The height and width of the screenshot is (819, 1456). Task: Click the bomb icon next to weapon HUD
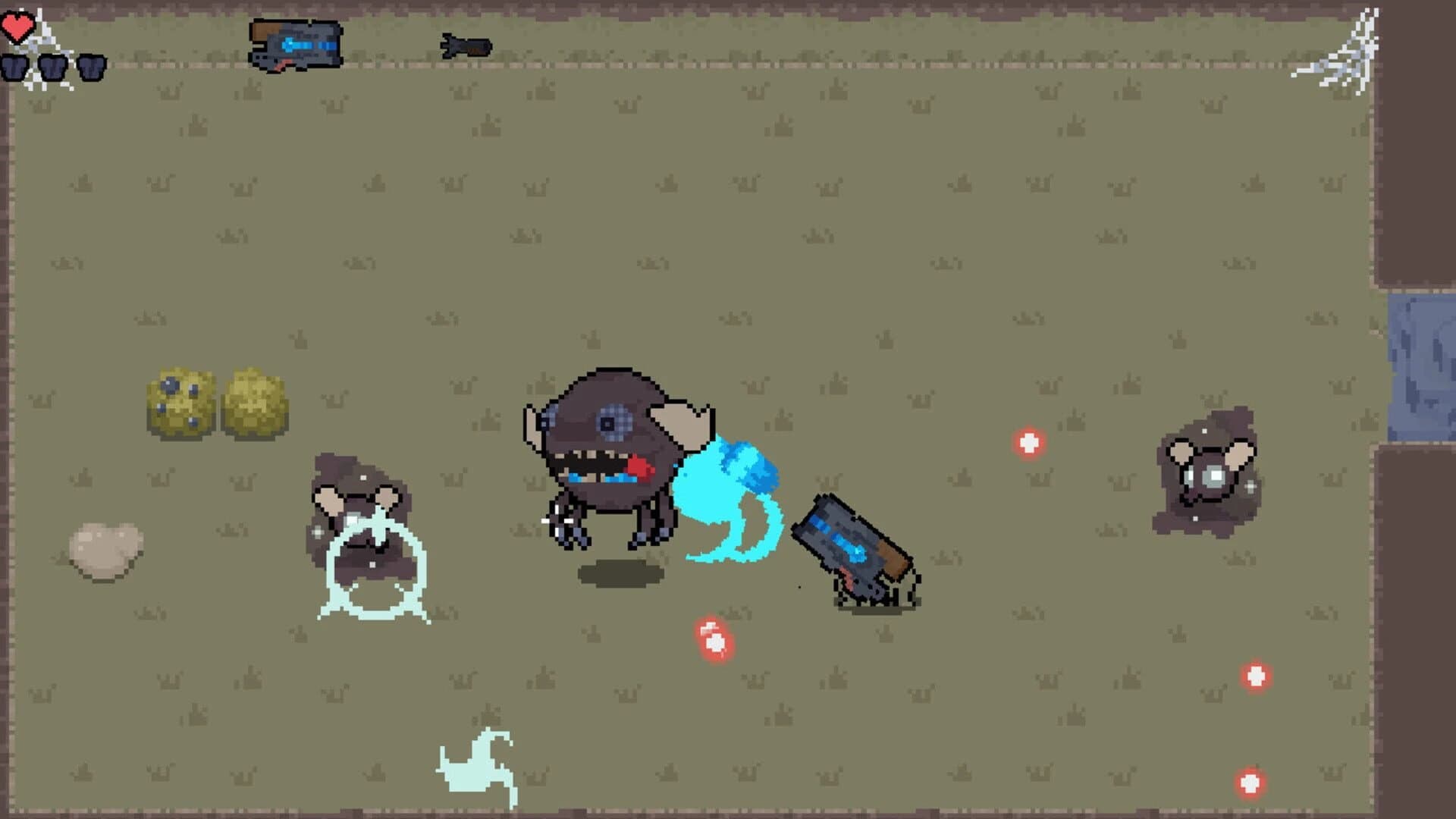[x=463, y=45]
